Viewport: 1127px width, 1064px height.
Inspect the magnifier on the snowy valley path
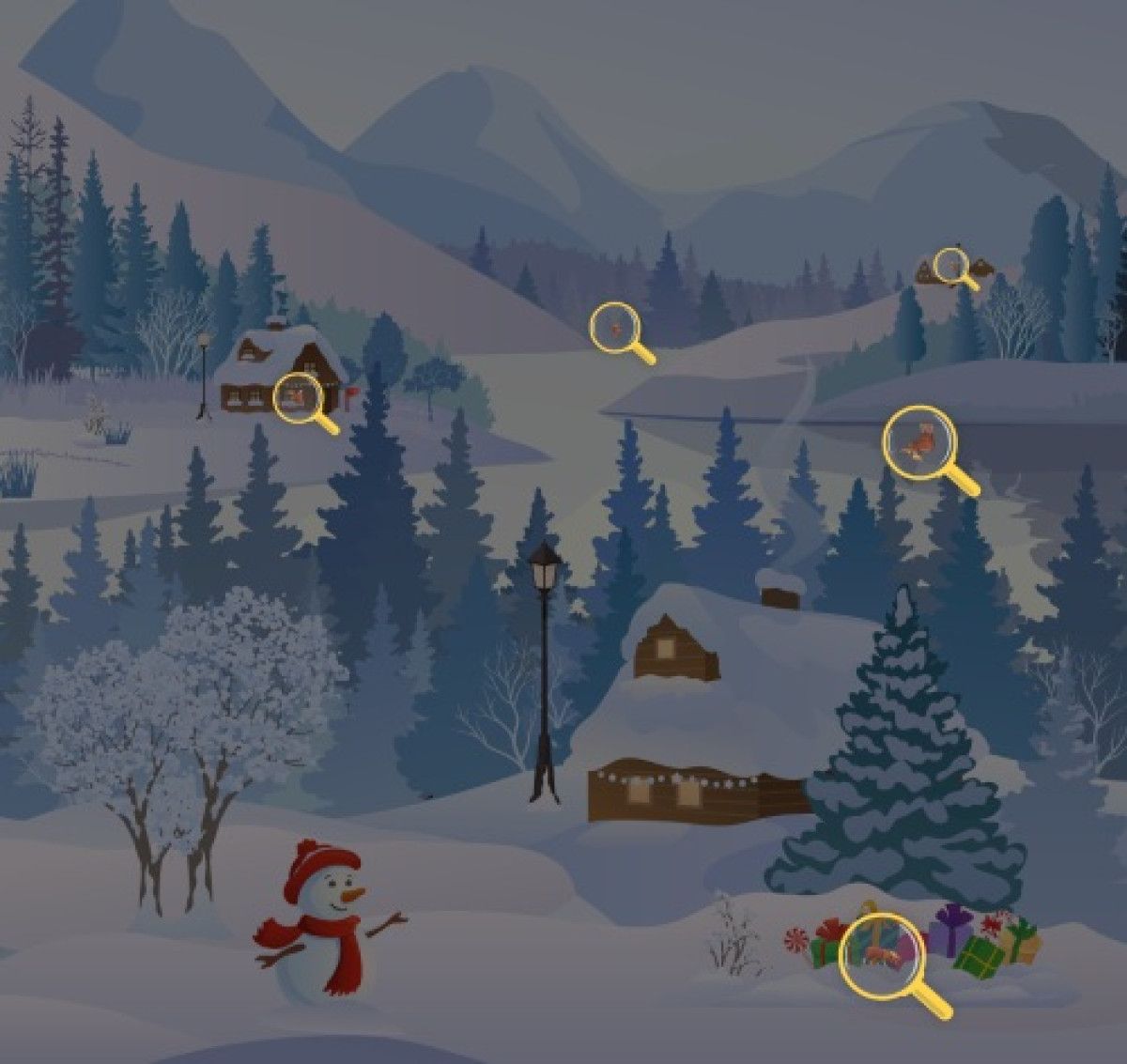[614, 328]
